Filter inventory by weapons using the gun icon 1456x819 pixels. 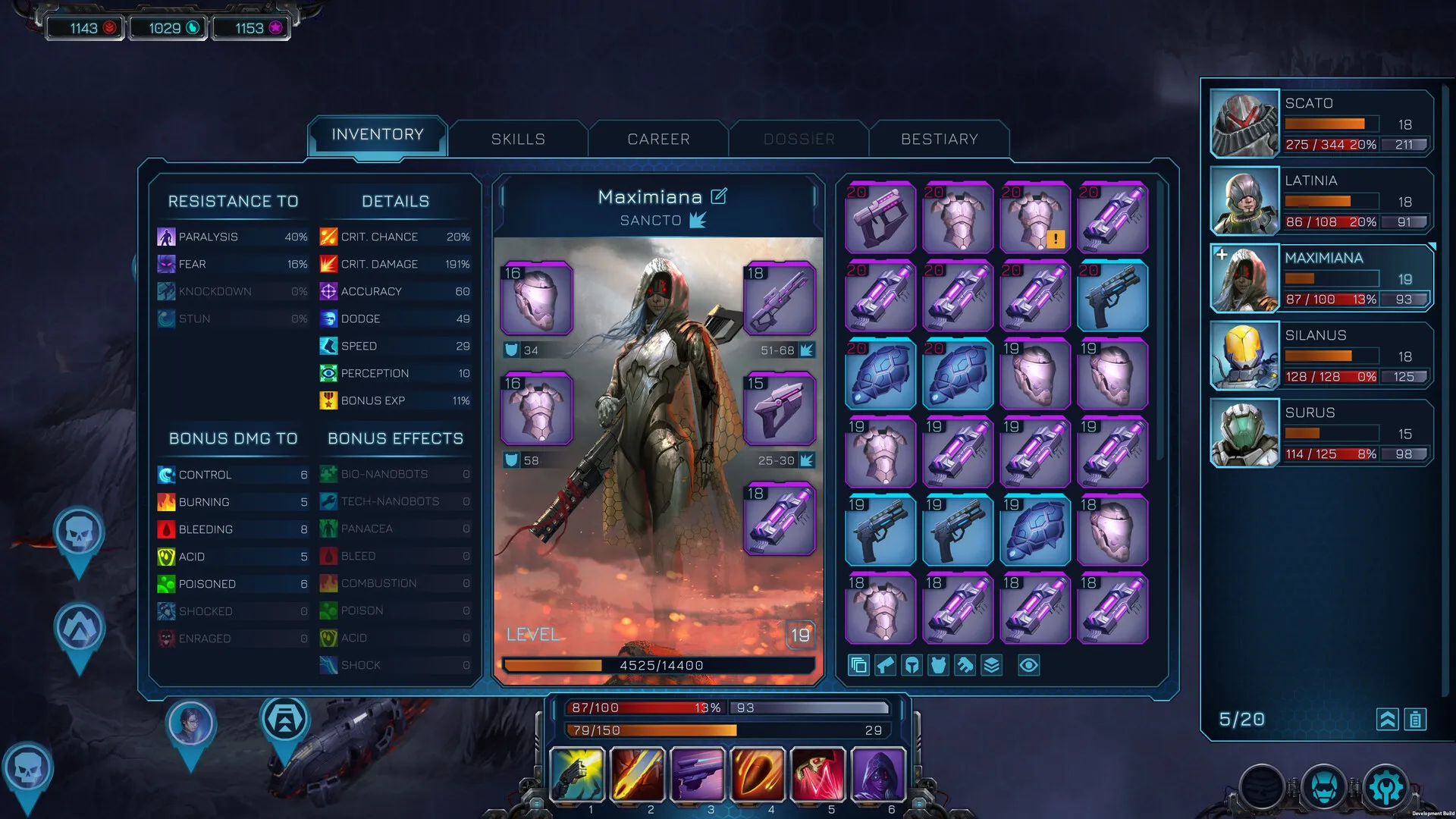click(x=885, y=666)
